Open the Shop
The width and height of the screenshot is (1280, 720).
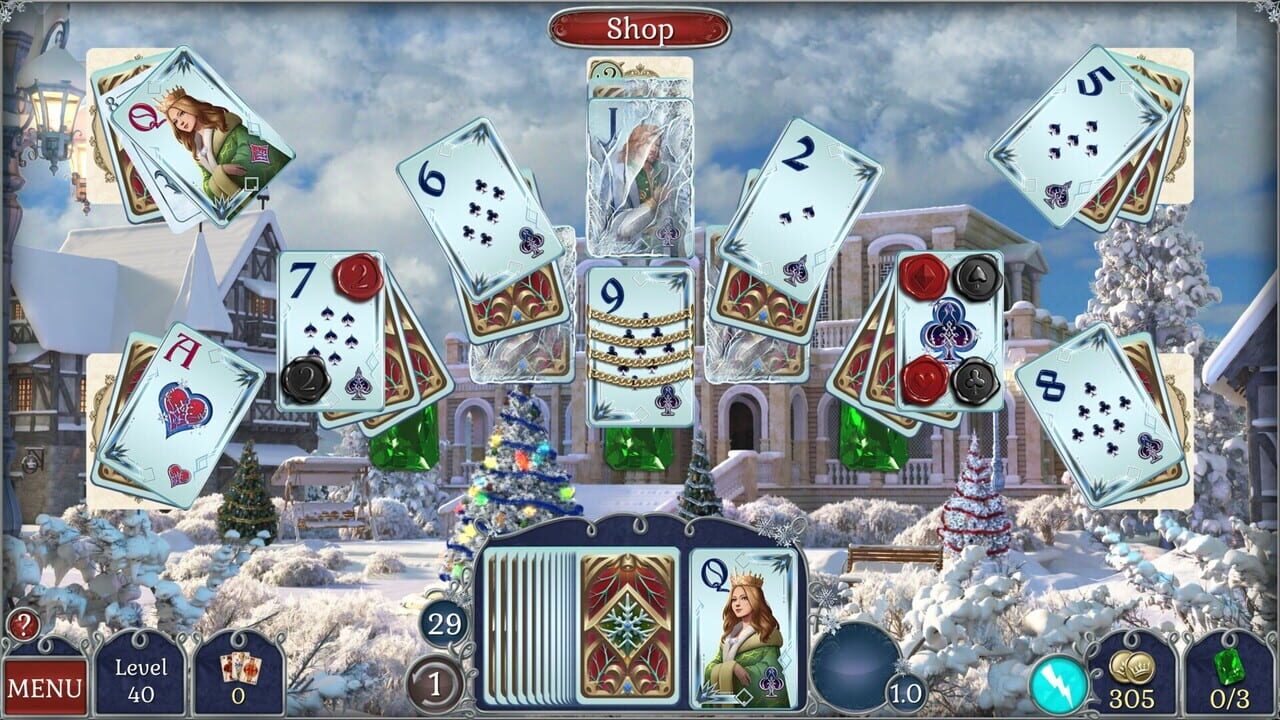coord(640,27)
